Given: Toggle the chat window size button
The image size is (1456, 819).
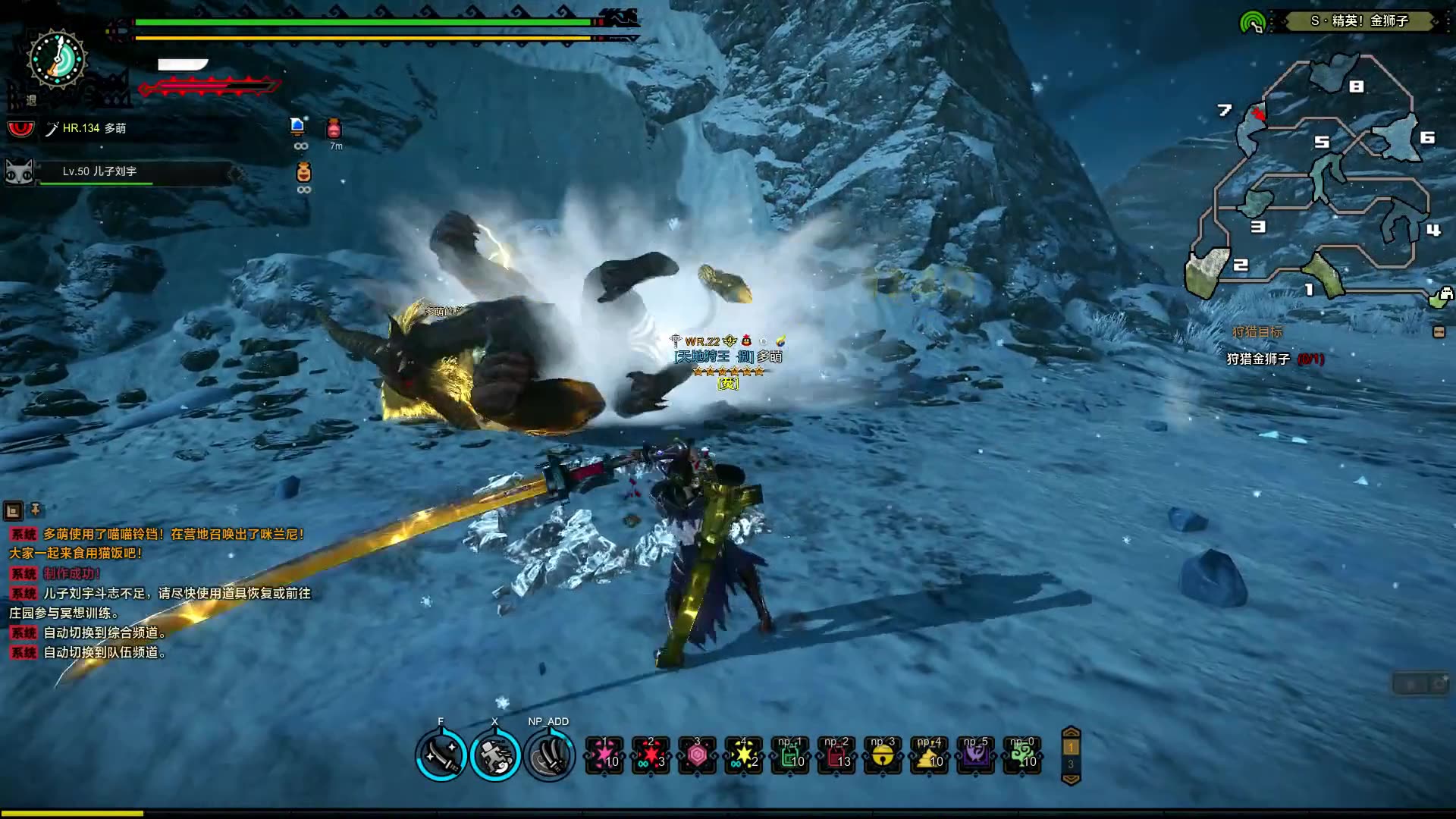Looking at the screenshot, I should pyautogui.click(x=13, y=510).
